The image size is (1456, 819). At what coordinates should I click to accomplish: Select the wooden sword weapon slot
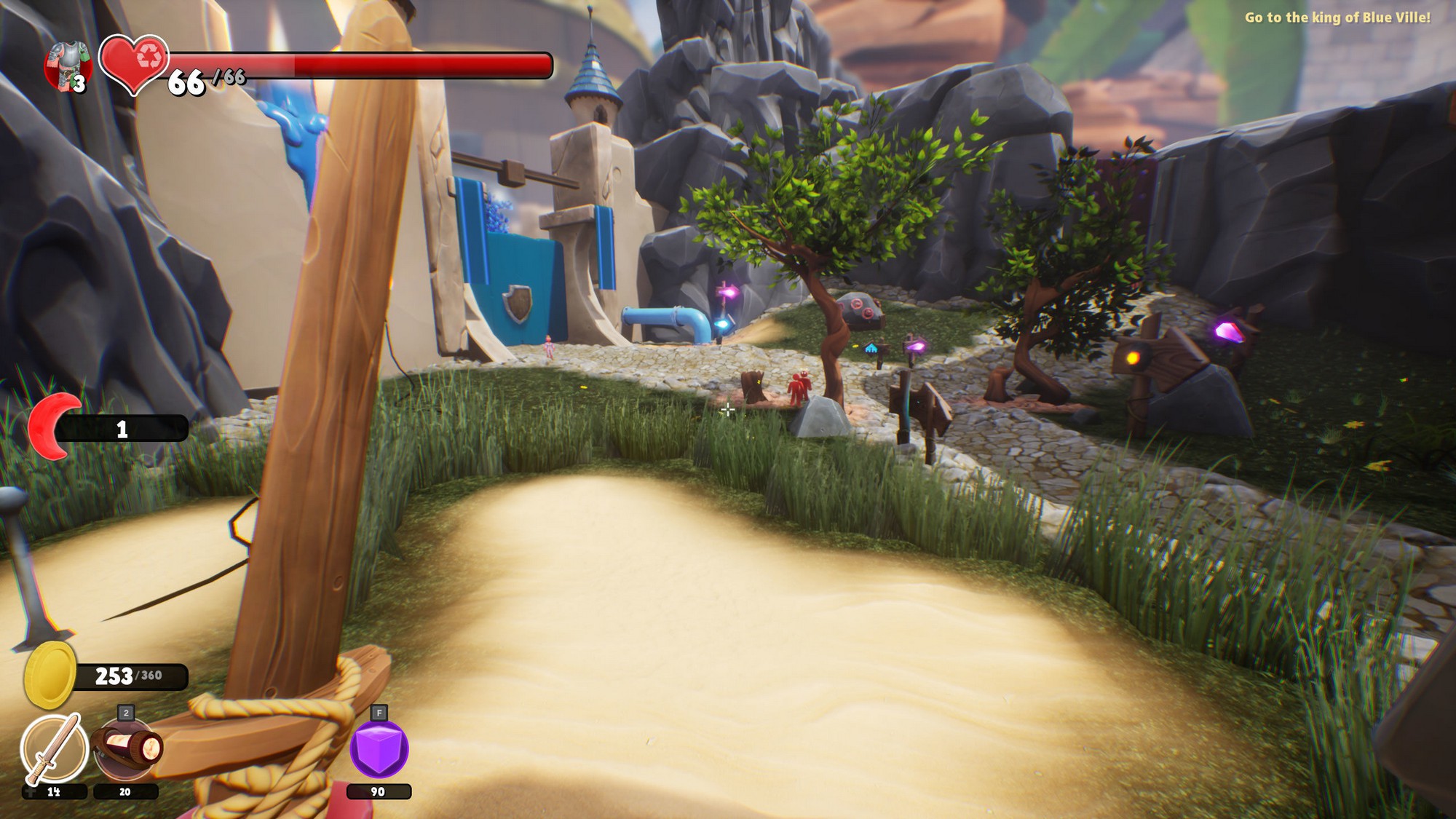click(54, 748)
